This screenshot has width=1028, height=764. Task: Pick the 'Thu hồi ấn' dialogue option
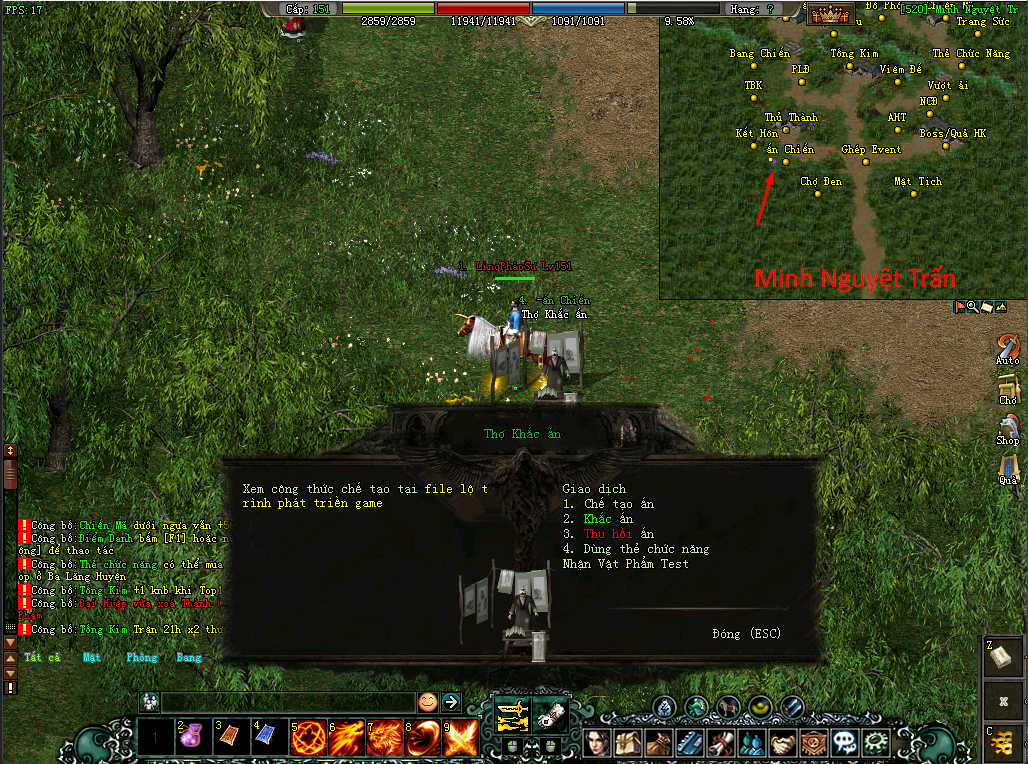click(619, 534)
